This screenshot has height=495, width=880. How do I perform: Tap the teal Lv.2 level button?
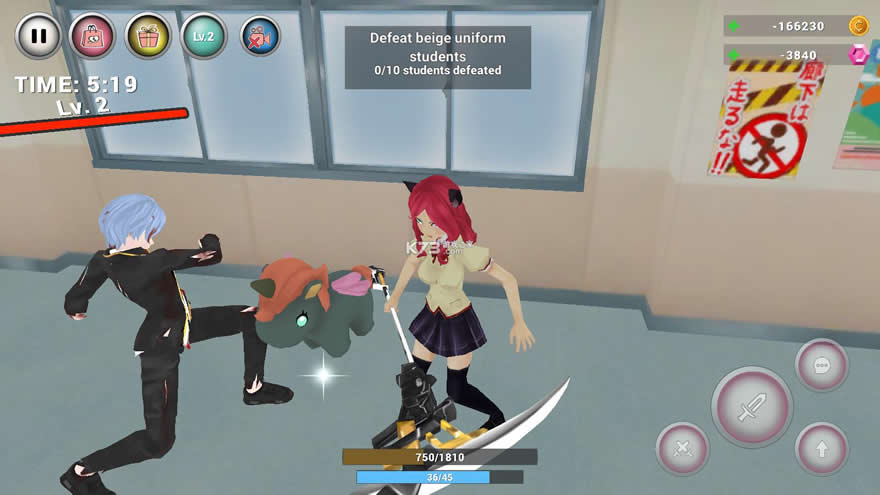pos(205,36)
